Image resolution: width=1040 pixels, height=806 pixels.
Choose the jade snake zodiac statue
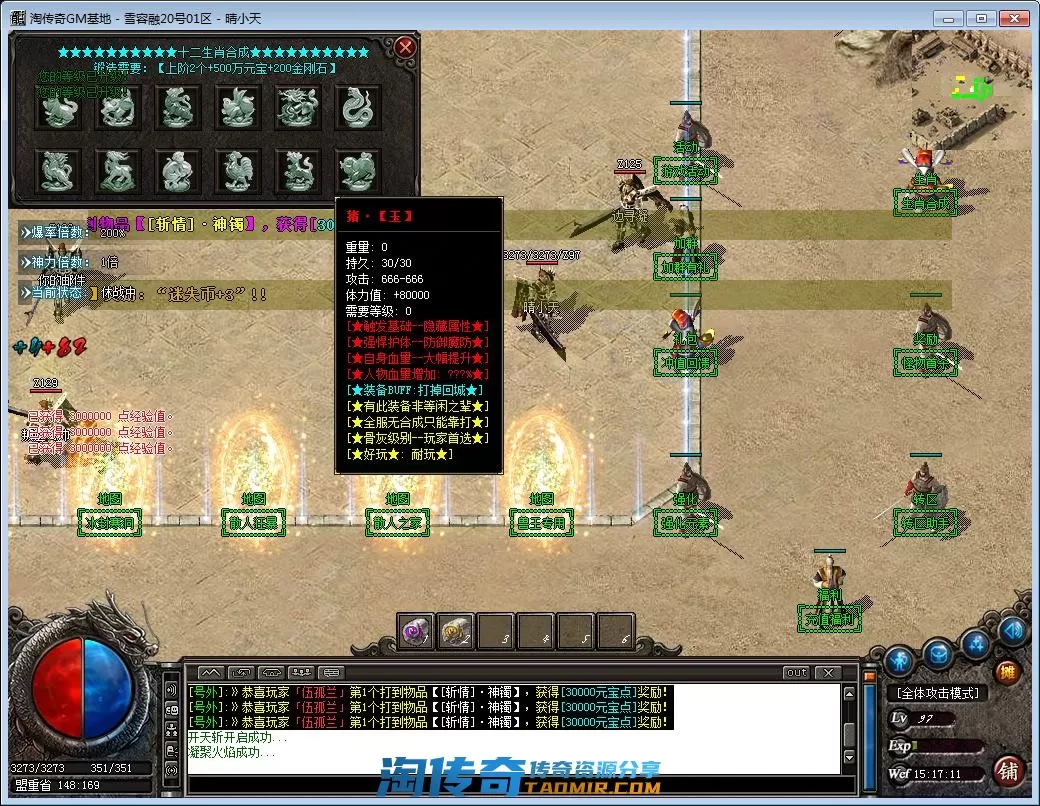[x=358, y=108]
